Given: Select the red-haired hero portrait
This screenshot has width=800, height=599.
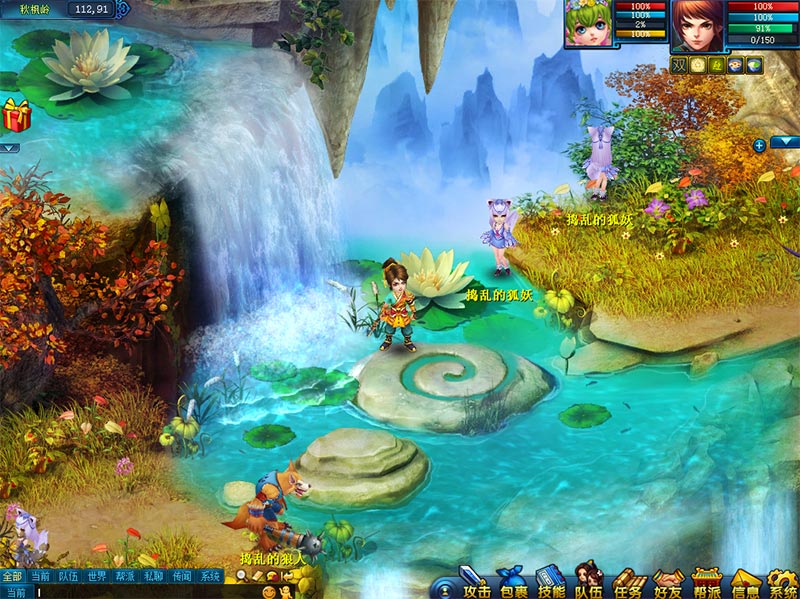Looking at the screenshot, I should [697, 24].
